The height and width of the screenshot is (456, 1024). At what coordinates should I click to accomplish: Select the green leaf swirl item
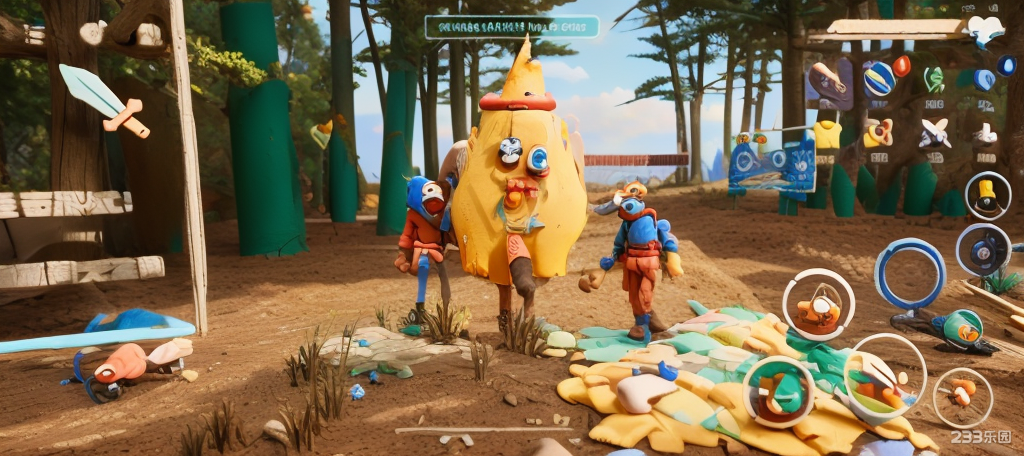[x=934, y=79]
